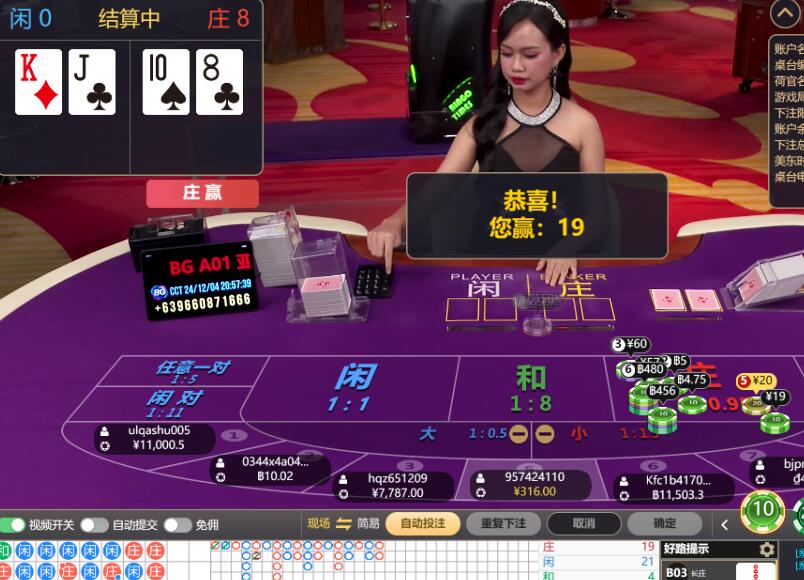Turn on the 免佣 commission-free toggle
Screen dimensions: 804x580
coord(177,525)
